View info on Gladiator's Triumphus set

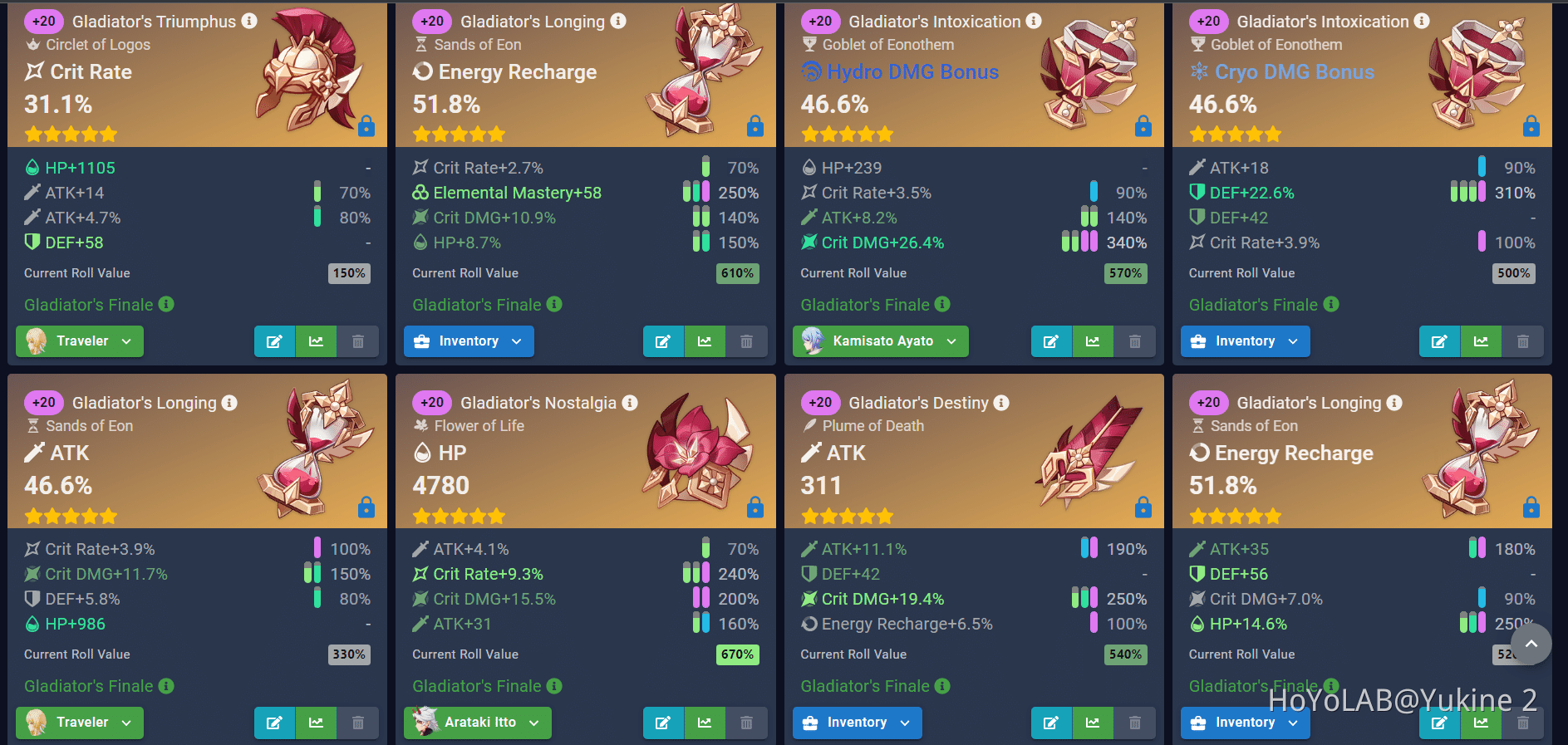[250, 22]
